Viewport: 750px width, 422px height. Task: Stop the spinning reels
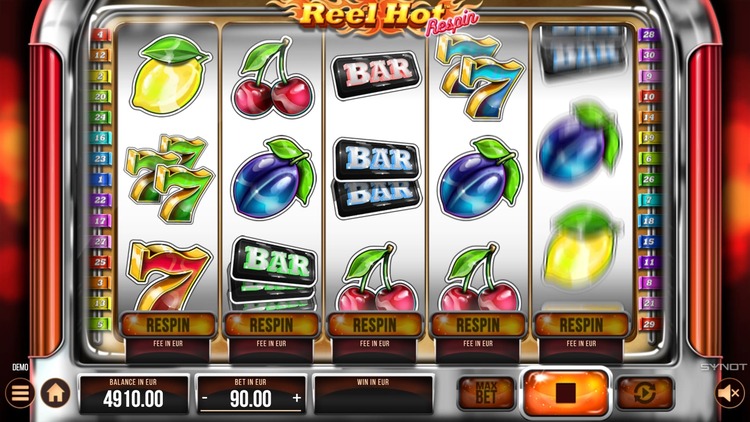[566, 393]
